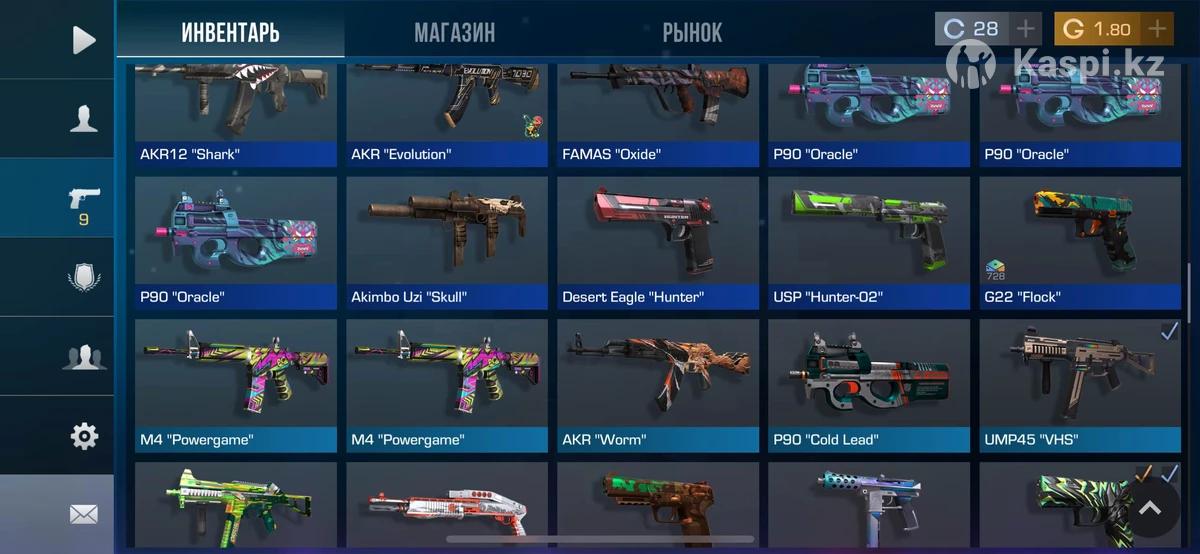Open the friends group icon
This screenshot has width=1200, height=554.
point(84,357)
